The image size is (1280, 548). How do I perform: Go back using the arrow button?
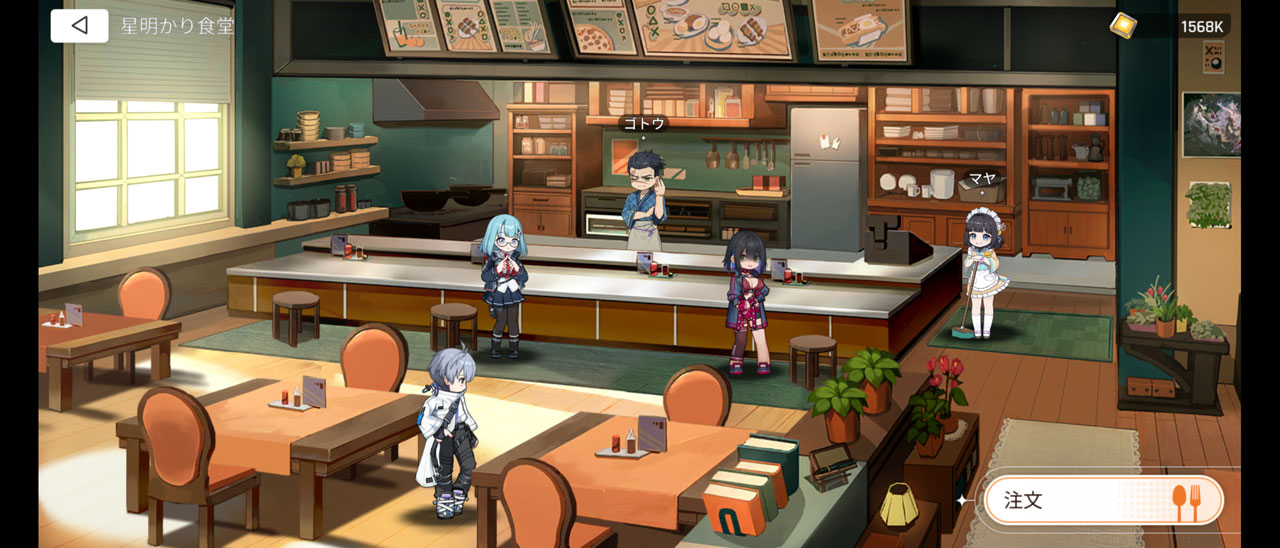(79, 26)
